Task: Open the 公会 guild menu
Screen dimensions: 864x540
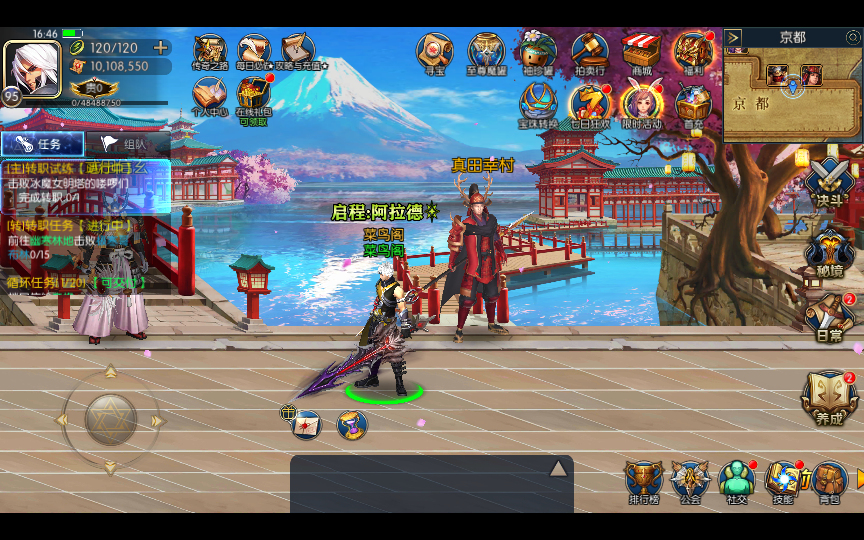Action: pos(690,481)
